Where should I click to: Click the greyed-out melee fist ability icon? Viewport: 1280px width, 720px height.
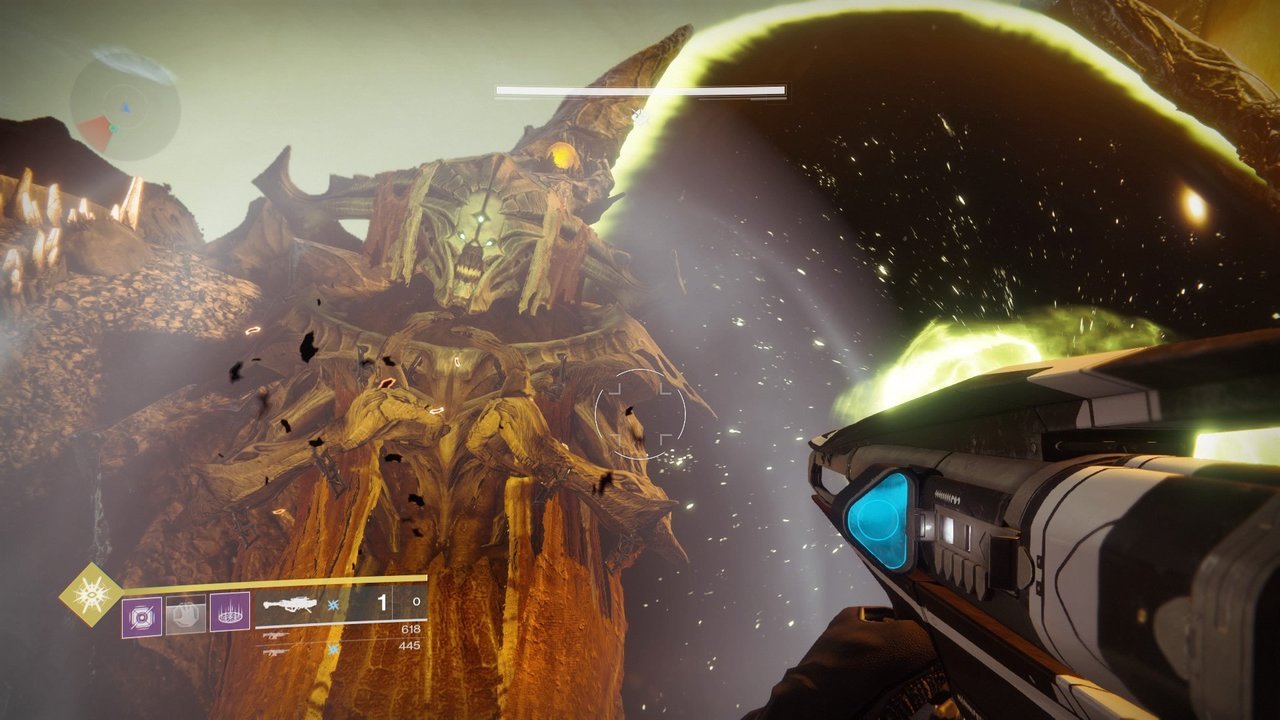(x=186, y=615)
